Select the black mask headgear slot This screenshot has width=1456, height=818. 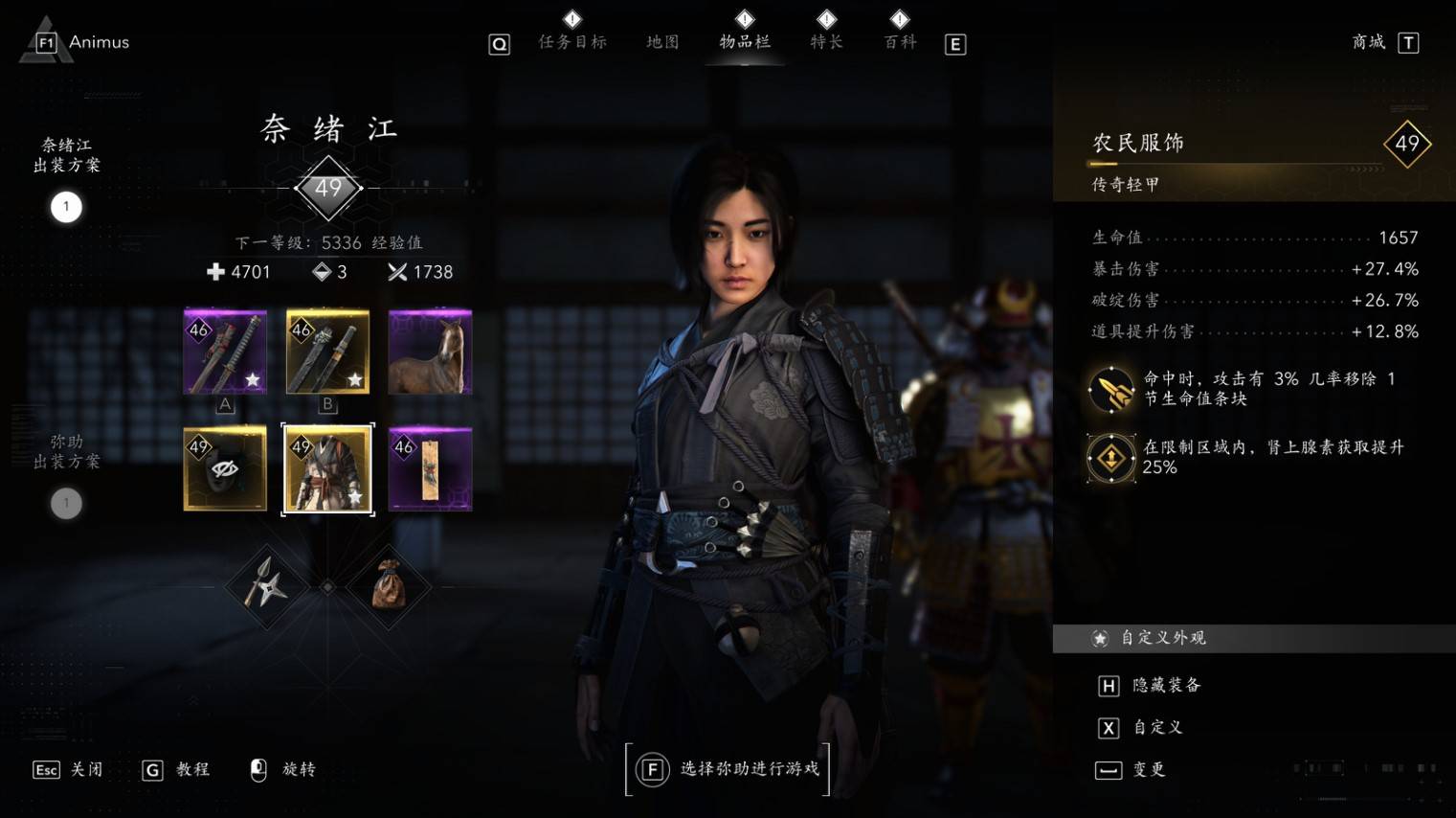[225, 469]
